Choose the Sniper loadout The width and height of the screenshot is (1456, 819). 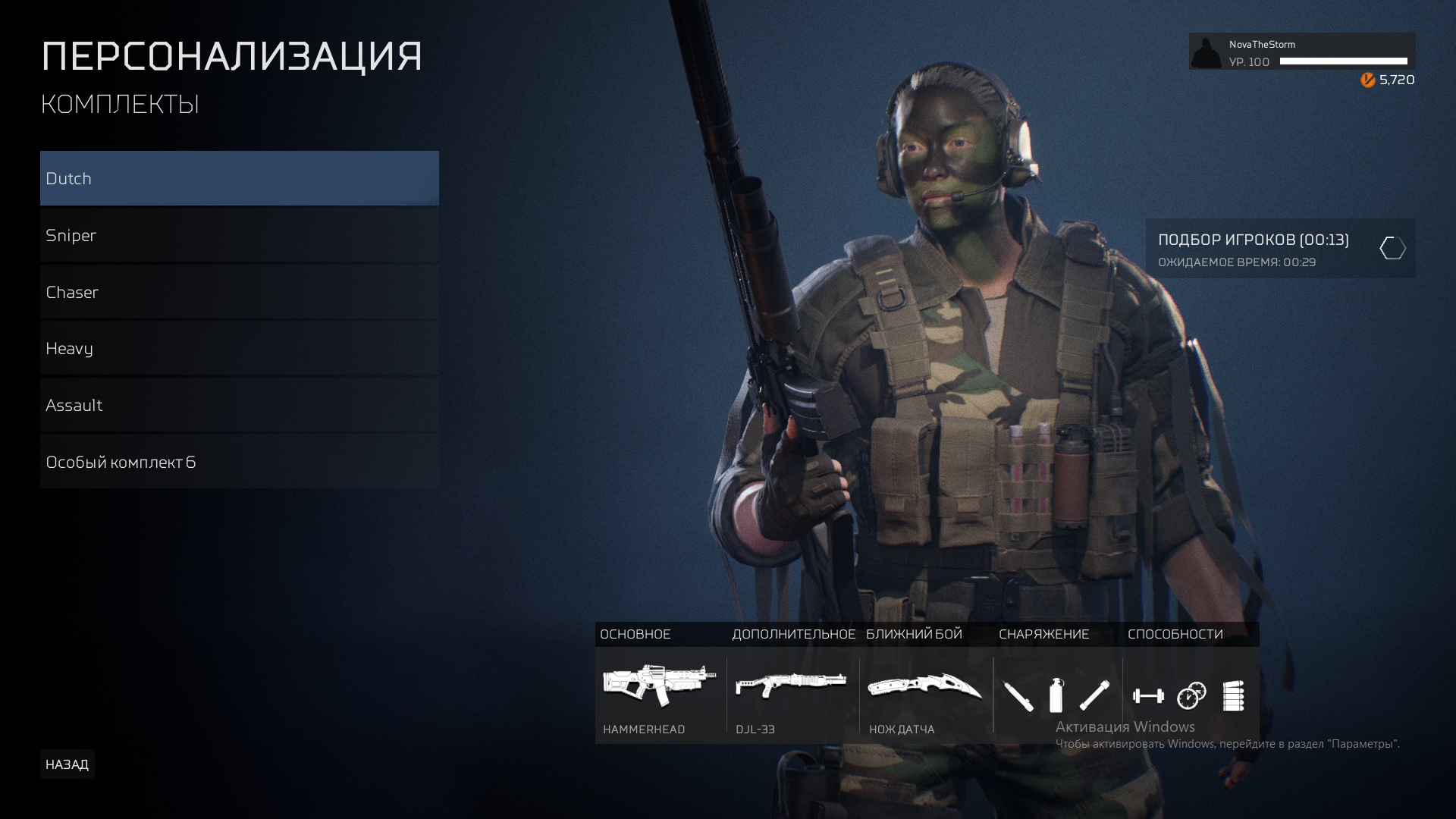(239, 235)
